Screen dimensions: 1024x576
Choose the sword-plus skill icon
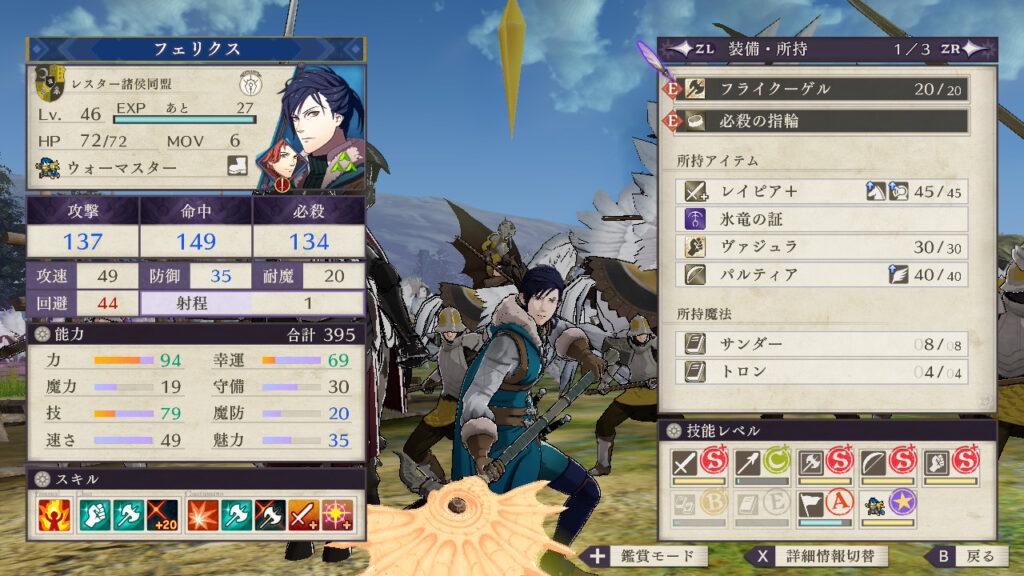[304, 515]
